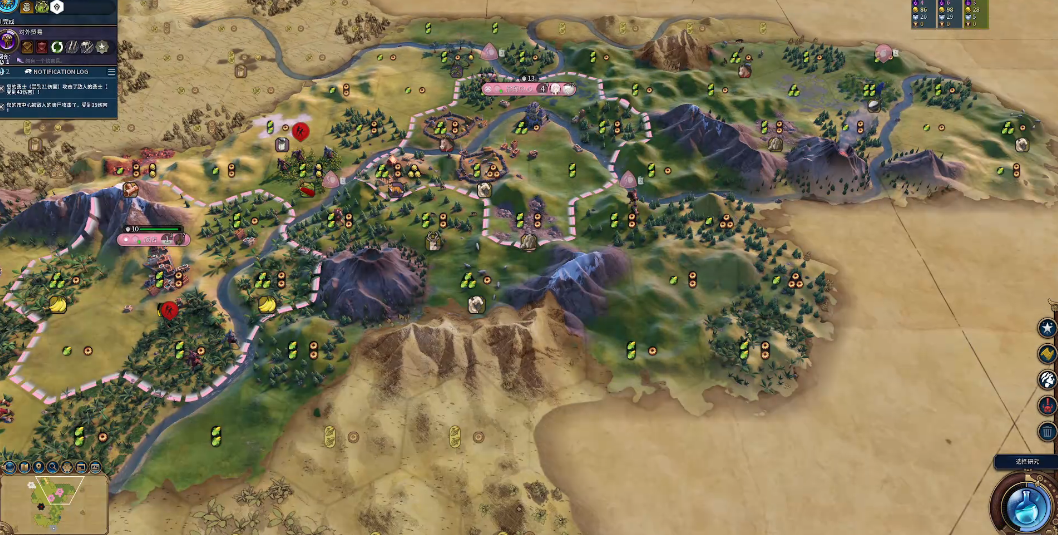Viewport: 1058px width, 535px height.
Task: Click the hex-flower map options button
Action: (x=66, y=467)
